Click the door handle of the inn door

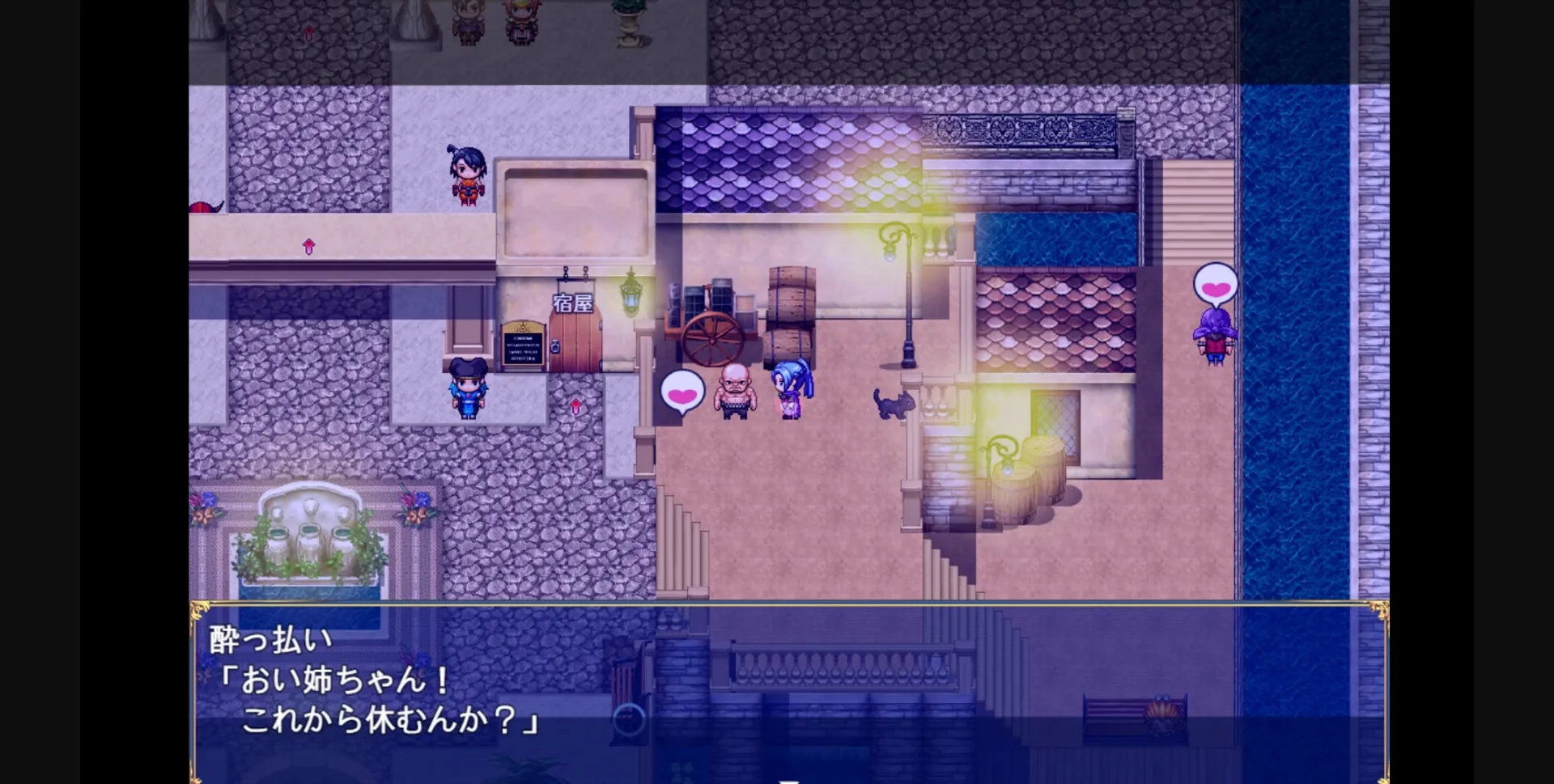pos(554,344)
